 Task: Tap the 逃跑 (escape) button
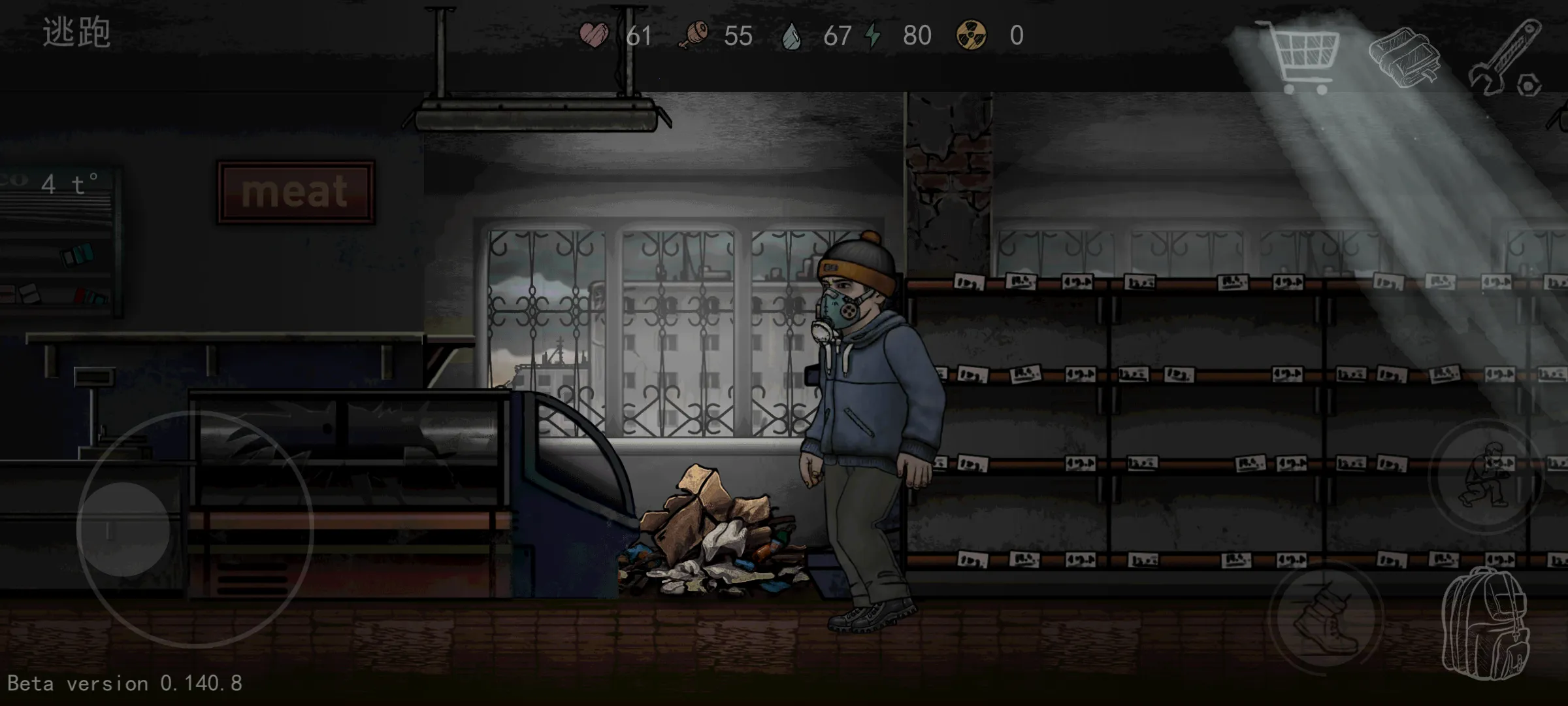[x=76, y=33]
